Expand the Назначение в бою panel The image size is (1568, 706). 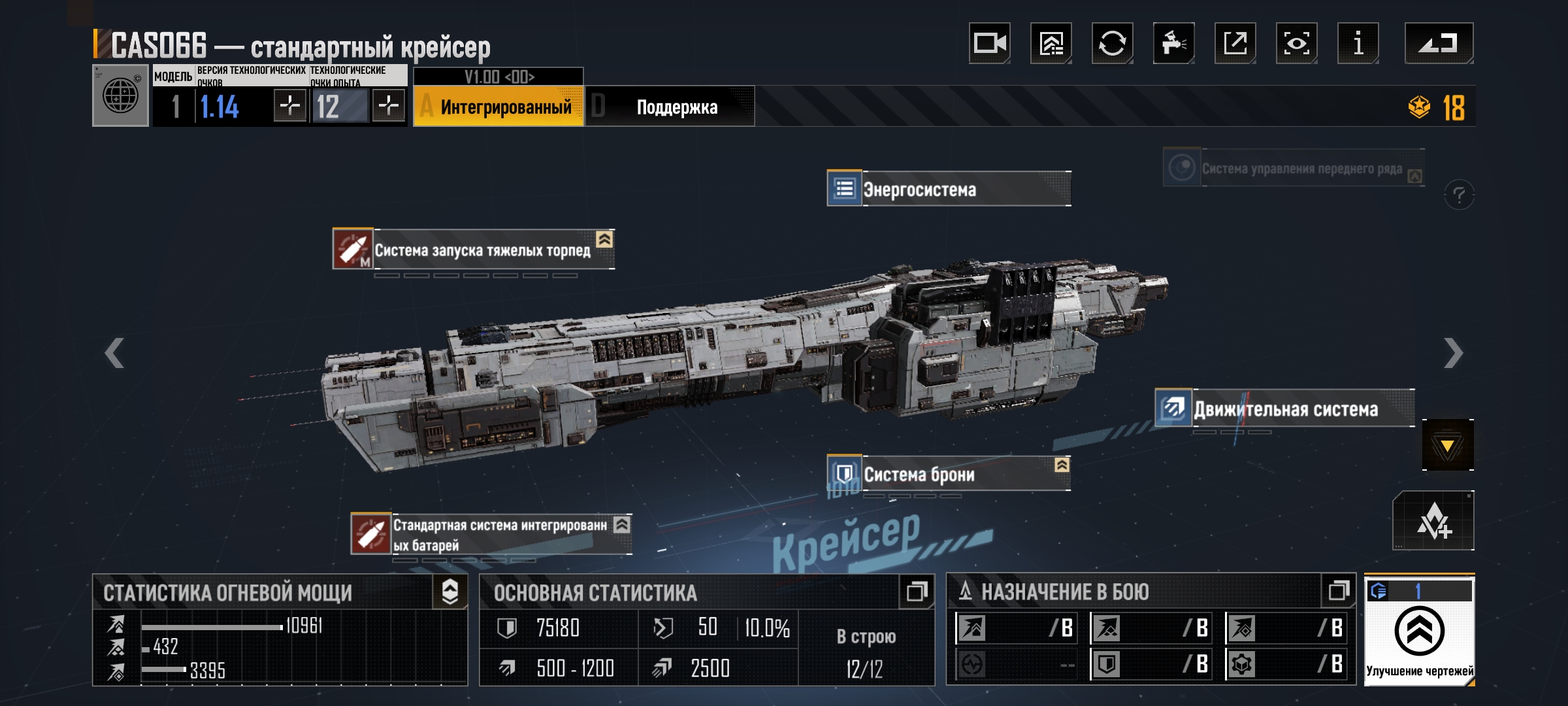[x=1338, y=591]
